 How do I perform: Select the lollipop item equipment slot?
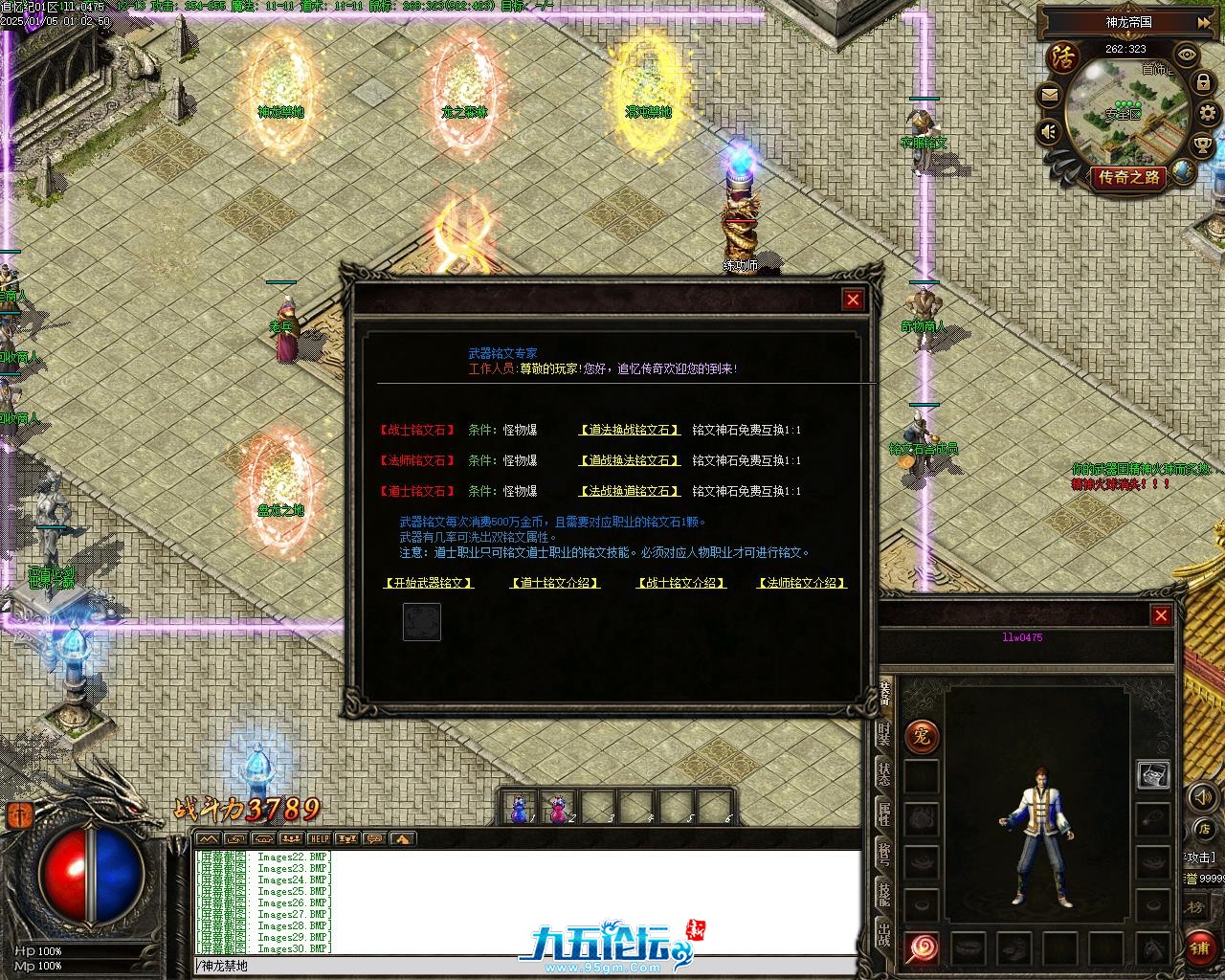coord(922,948)
